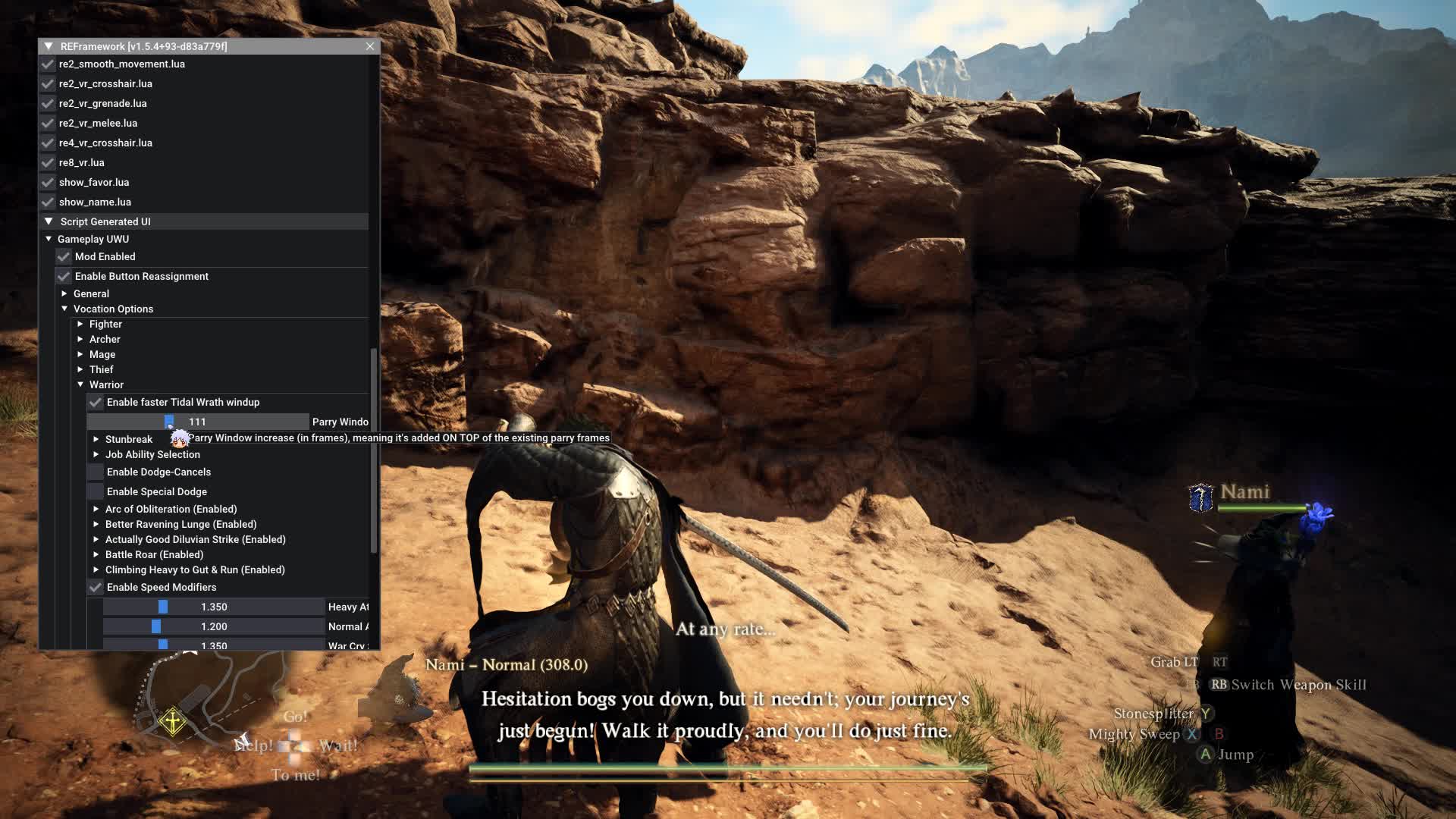1456x819 pixels.
Task: Disable Enable Button Reassignment option
Action: coord(64,277)
